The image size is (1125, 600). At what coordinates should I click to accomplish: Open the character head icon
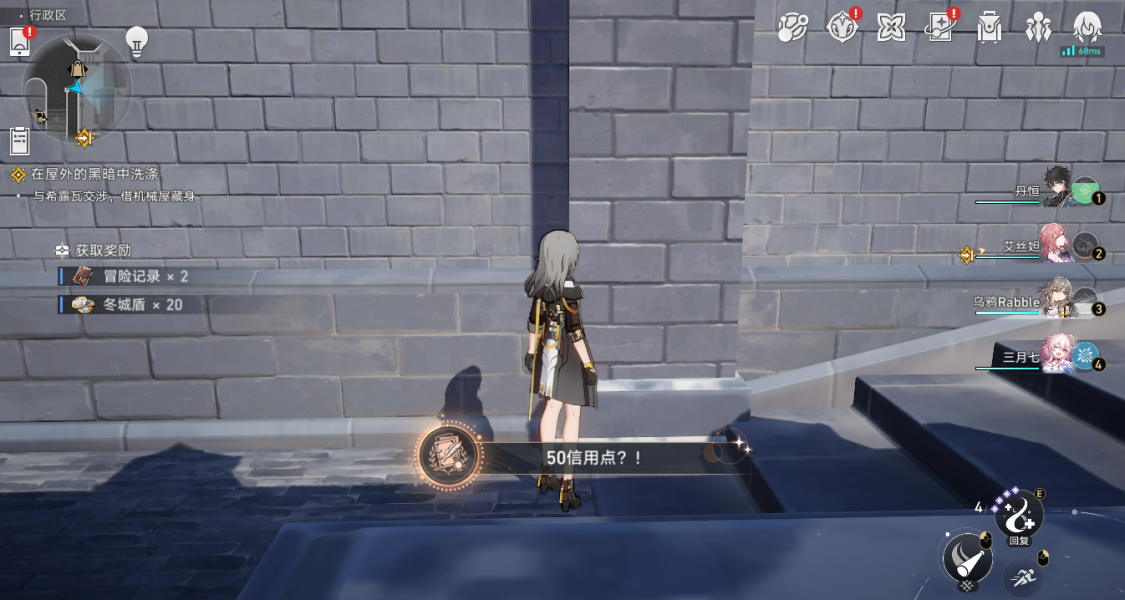pos(1087,25)
